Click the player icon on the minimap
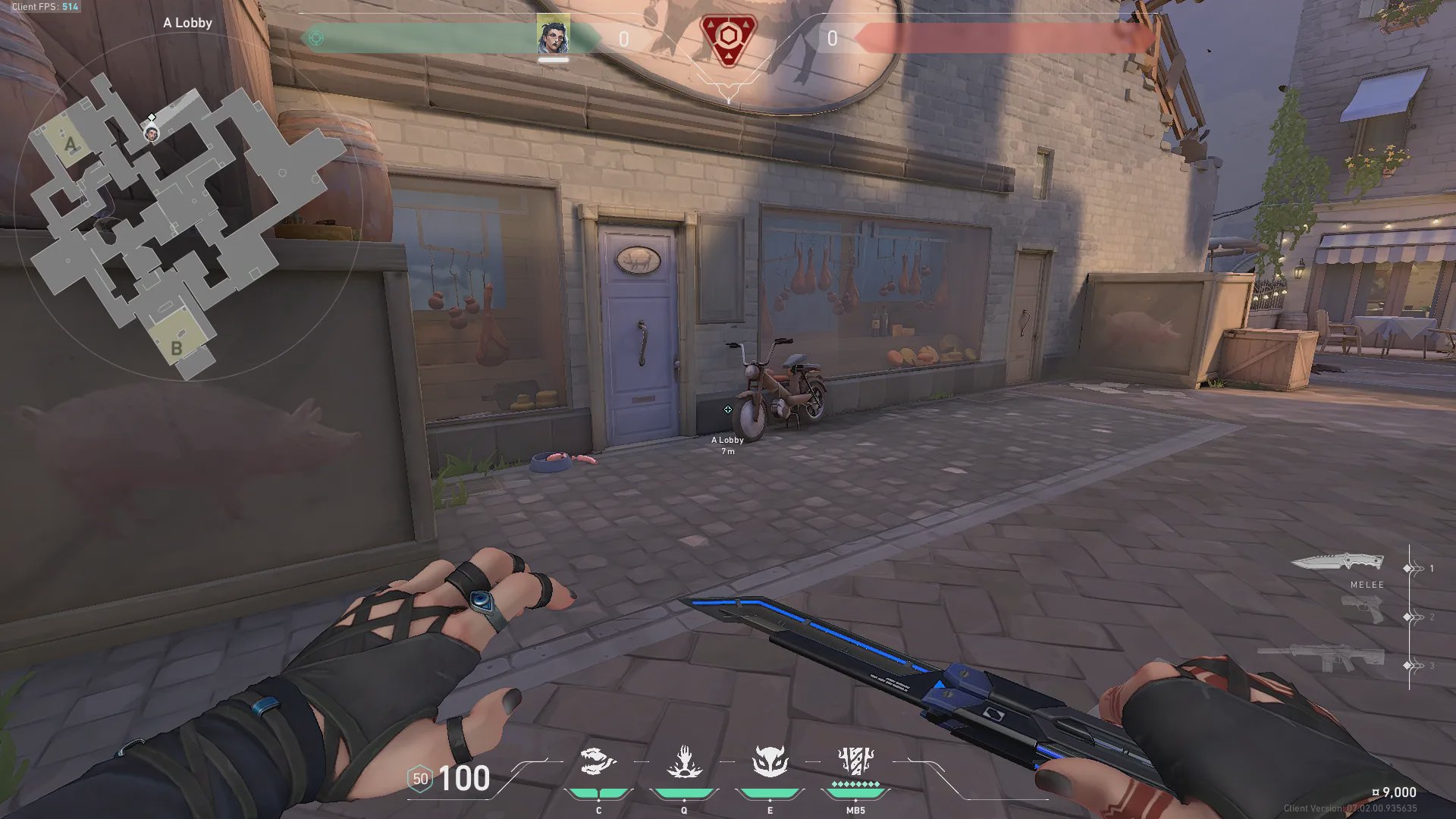The image size is (1456, 819). 152,134
